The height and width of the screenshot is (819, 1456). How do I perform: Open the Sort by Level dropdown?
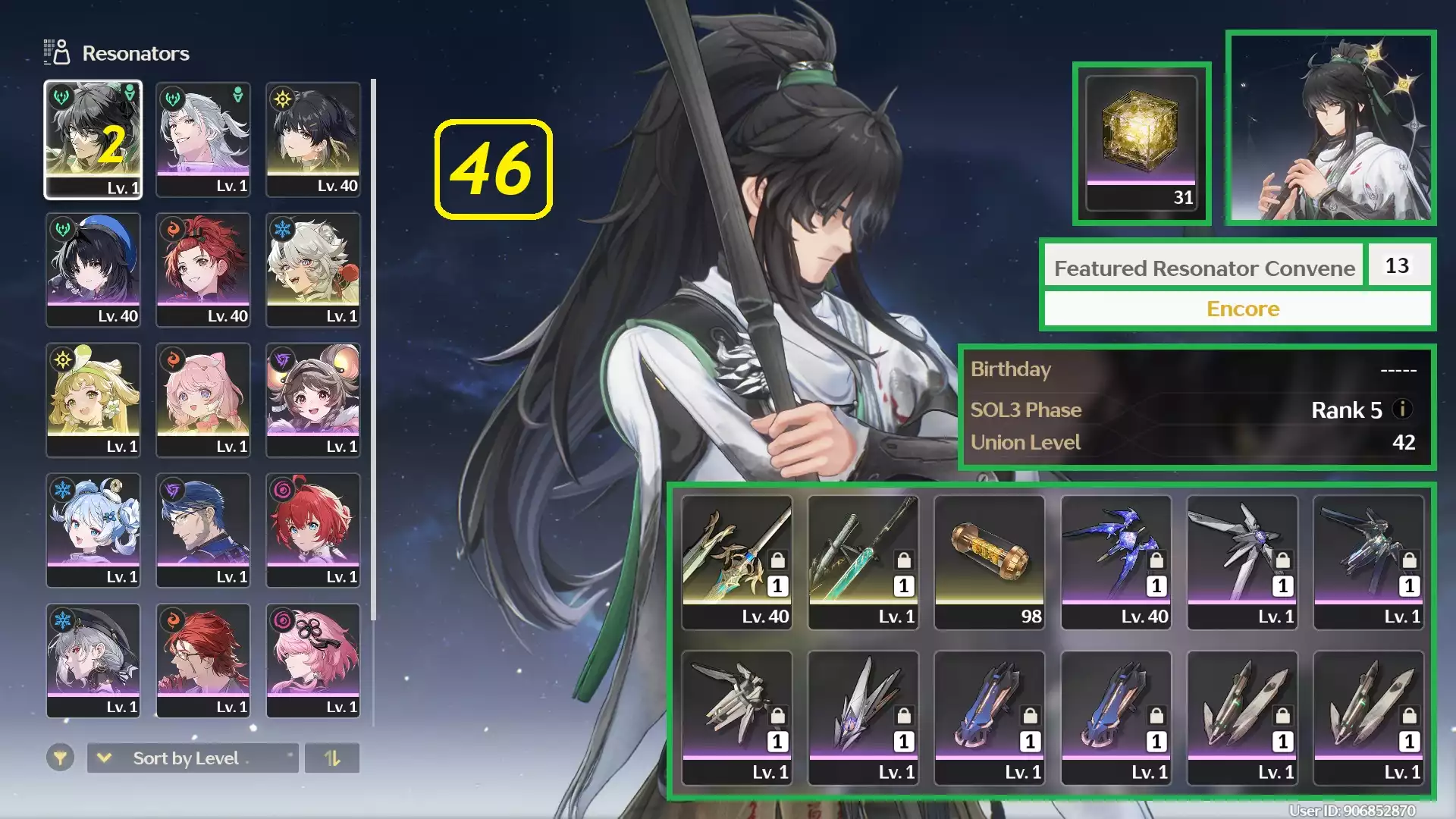pyautogui.click(x=193, y=758)
